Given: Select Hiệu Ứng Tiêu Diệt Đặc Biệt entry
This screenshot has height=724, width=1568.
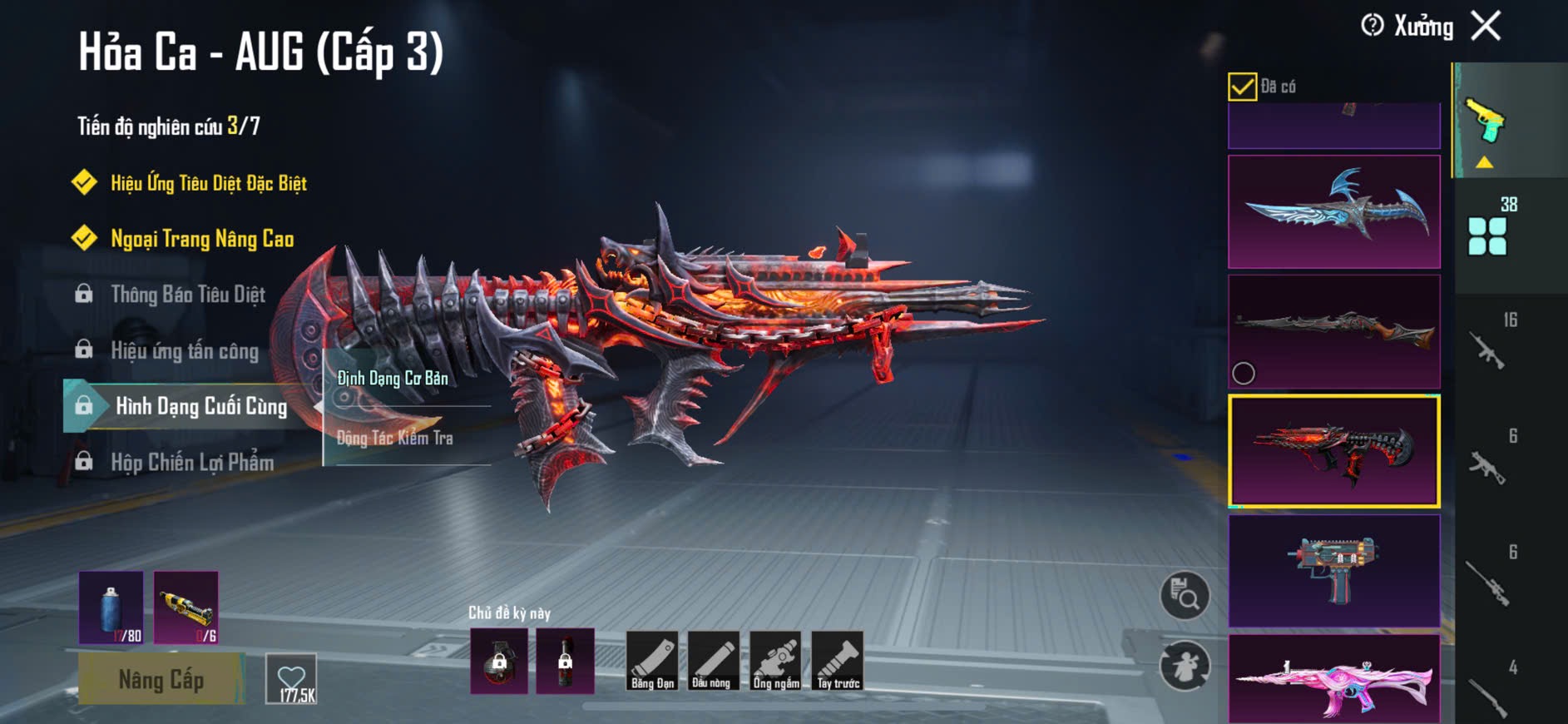Looking at the screenshot, I should 208,183.
